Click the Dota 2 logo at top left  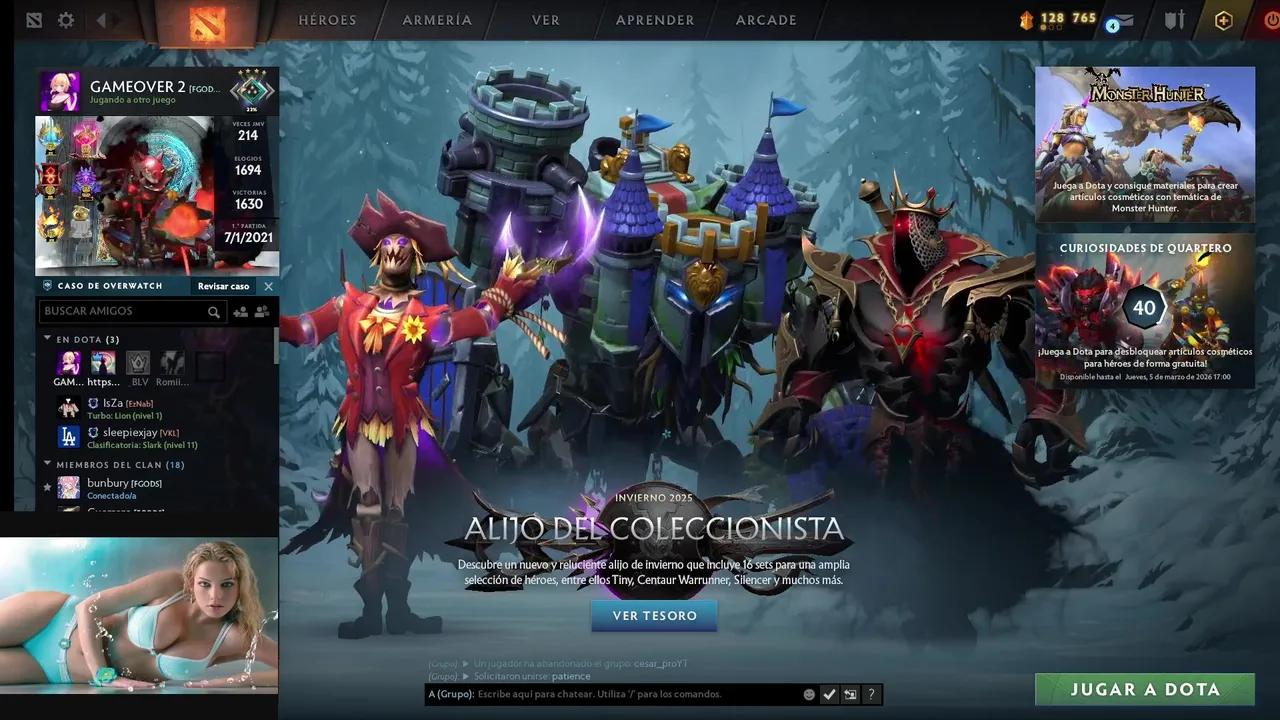pos(35,19)
